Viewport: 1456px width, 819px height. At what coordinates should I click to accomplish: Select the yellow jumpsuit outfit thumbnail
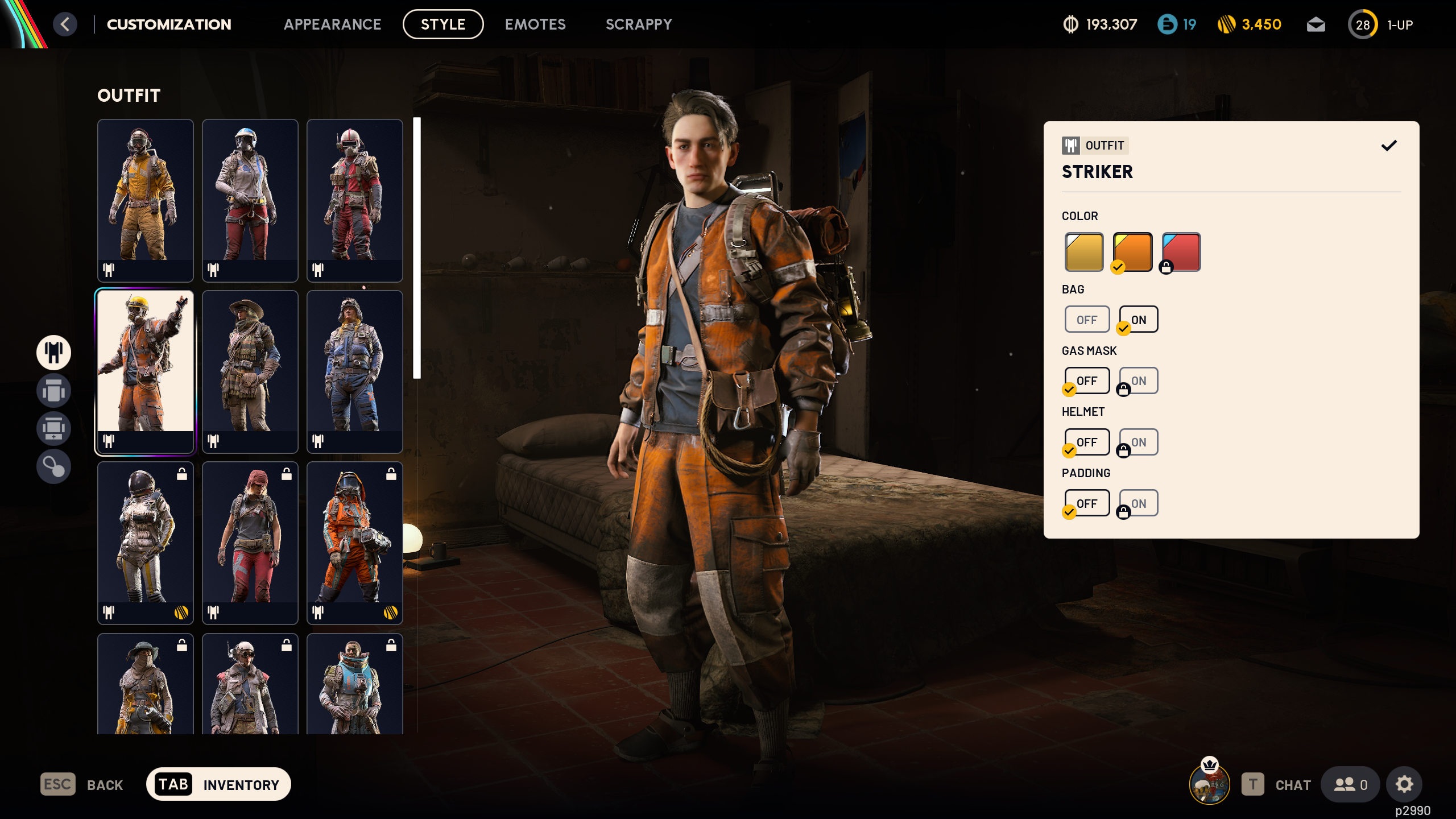(145, 201)
